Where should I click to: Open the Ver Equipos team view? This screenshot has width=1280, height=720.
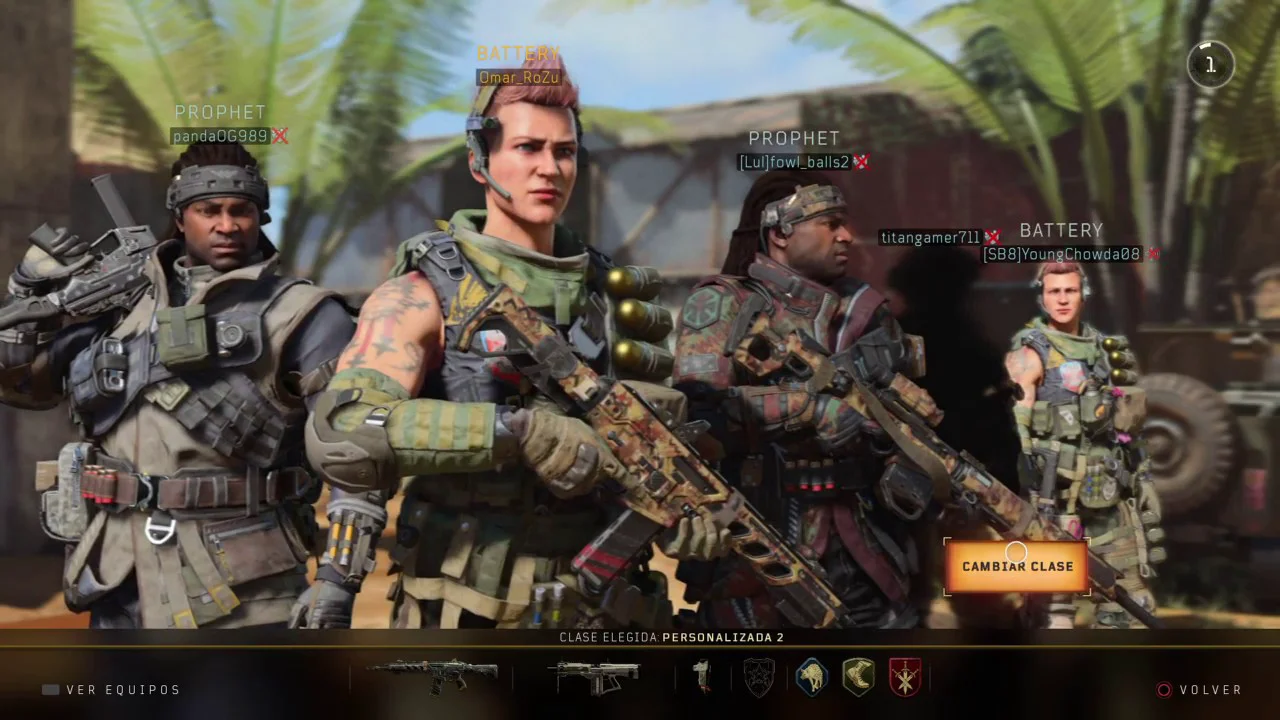111,690
